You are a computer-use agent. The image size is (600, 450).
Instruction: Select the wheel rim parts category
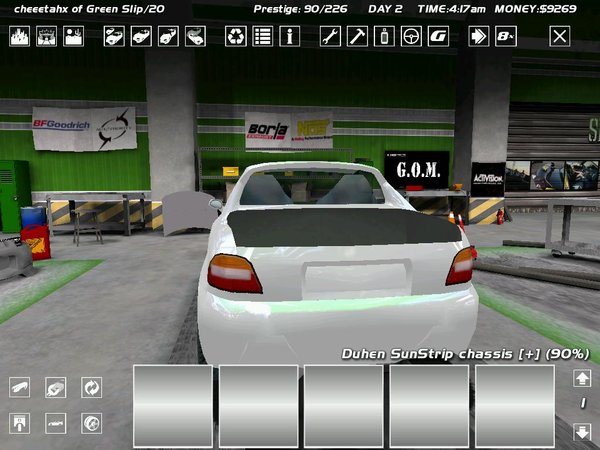[x=92, y=422]
